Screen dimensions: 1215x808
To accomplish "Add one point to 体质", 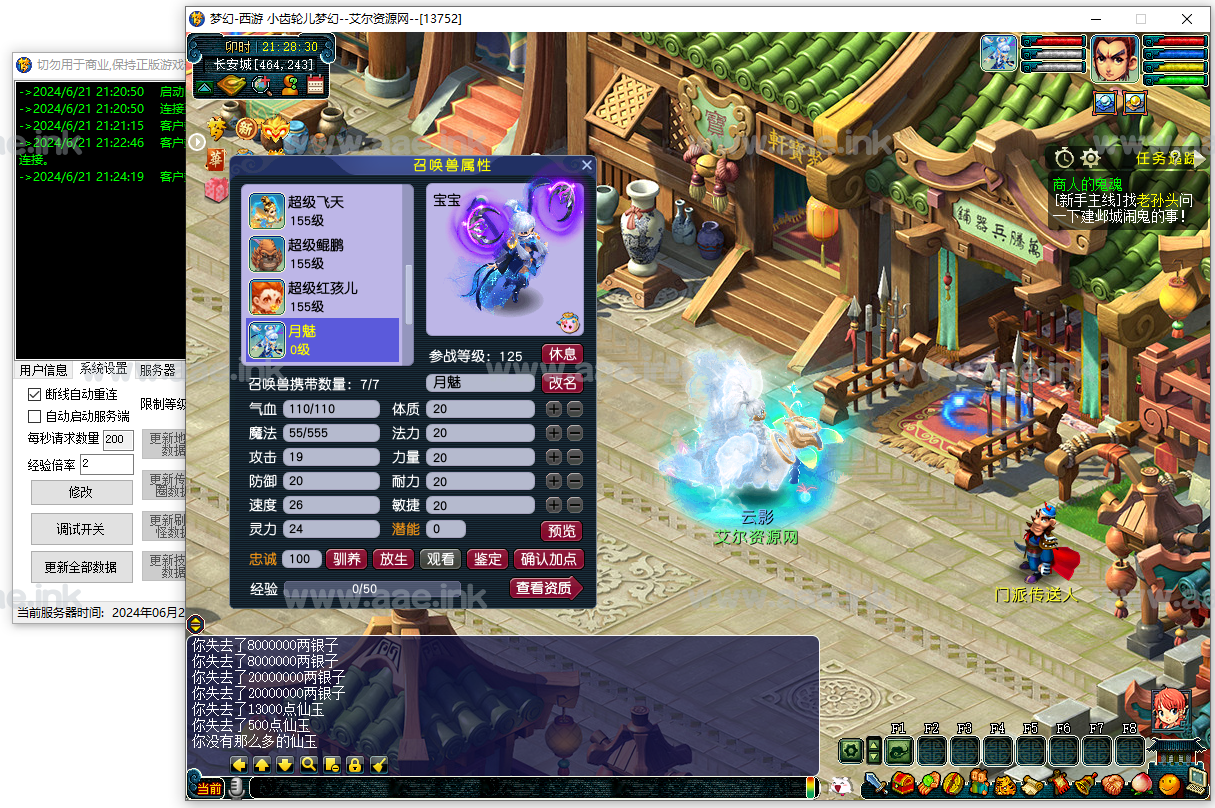I will (554, 409).
